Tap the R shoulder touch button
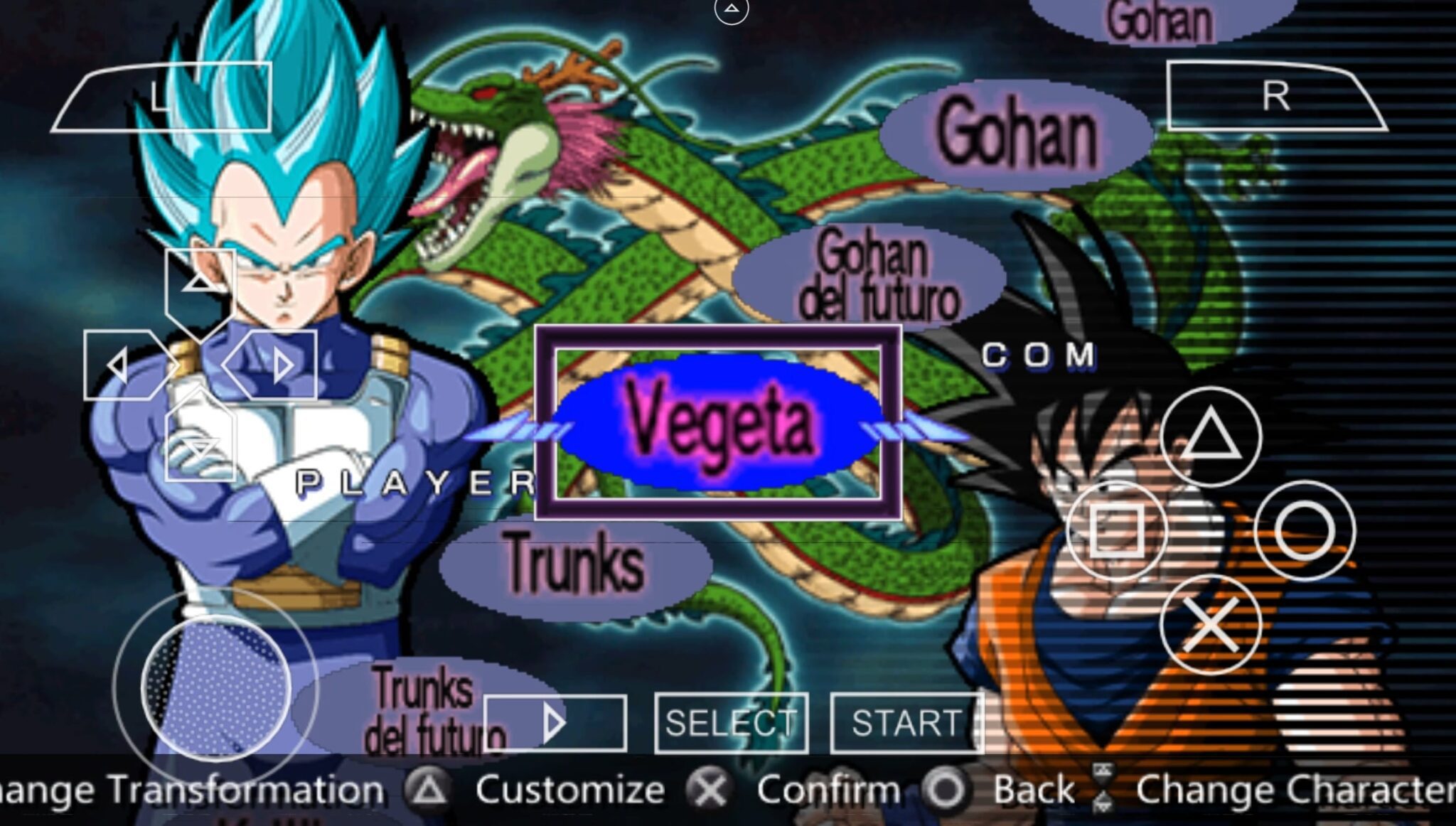The width and height of the screenshot is (1456, 826). tap(1275, 96)
